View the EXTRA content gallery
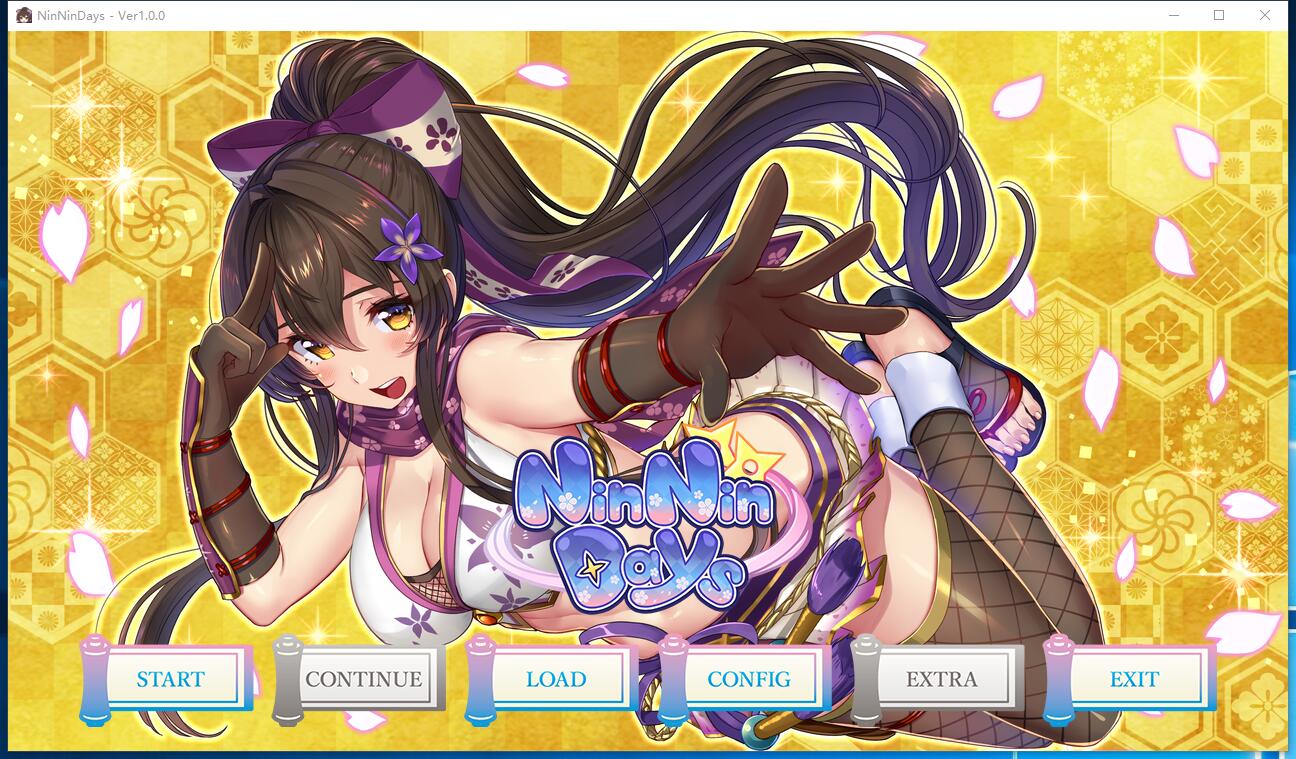Viewport: 1296px width, 759px height. click(941, 679)
